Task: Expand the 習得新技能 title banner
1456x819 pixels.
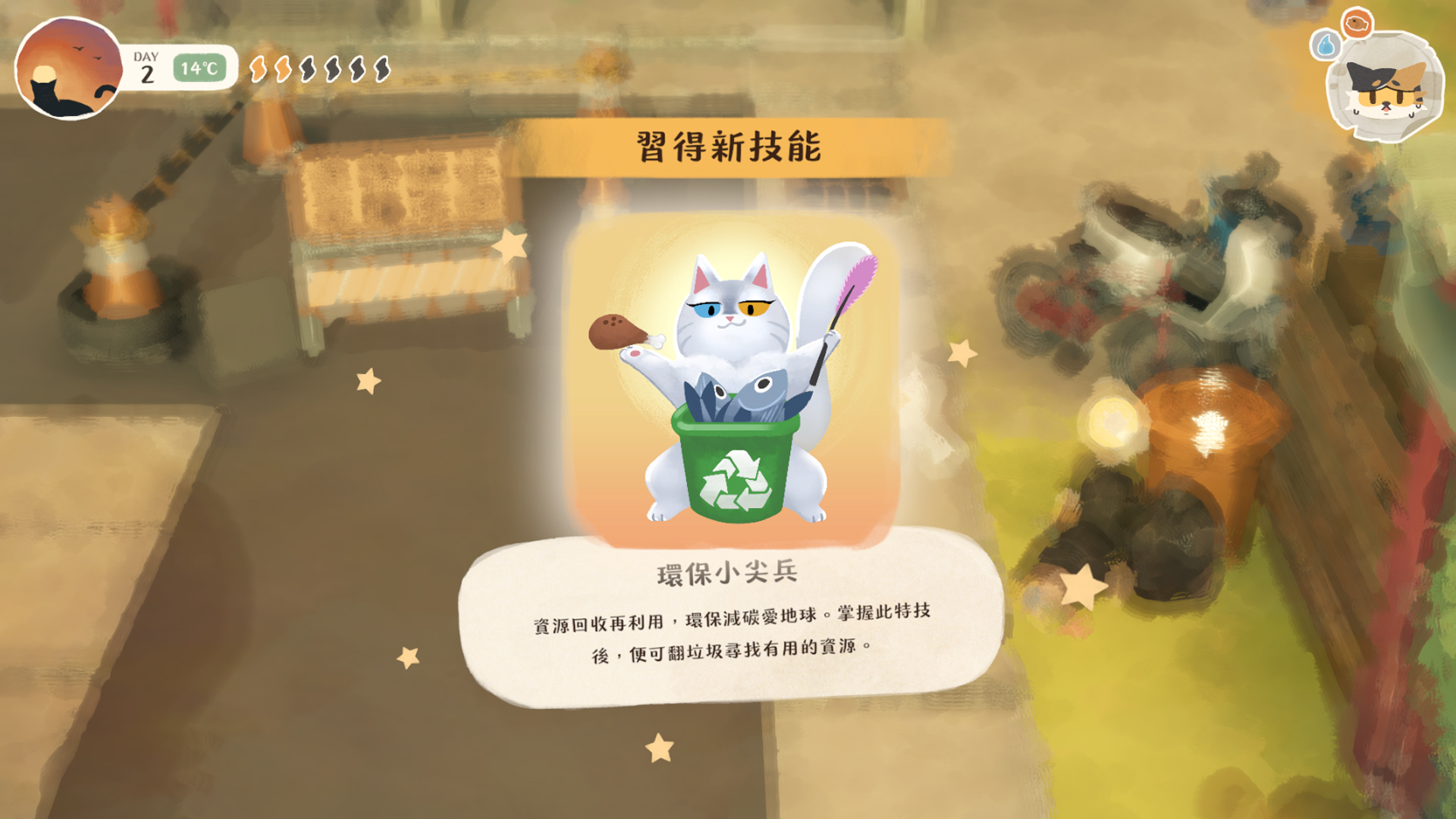Action: click(728, 144)
